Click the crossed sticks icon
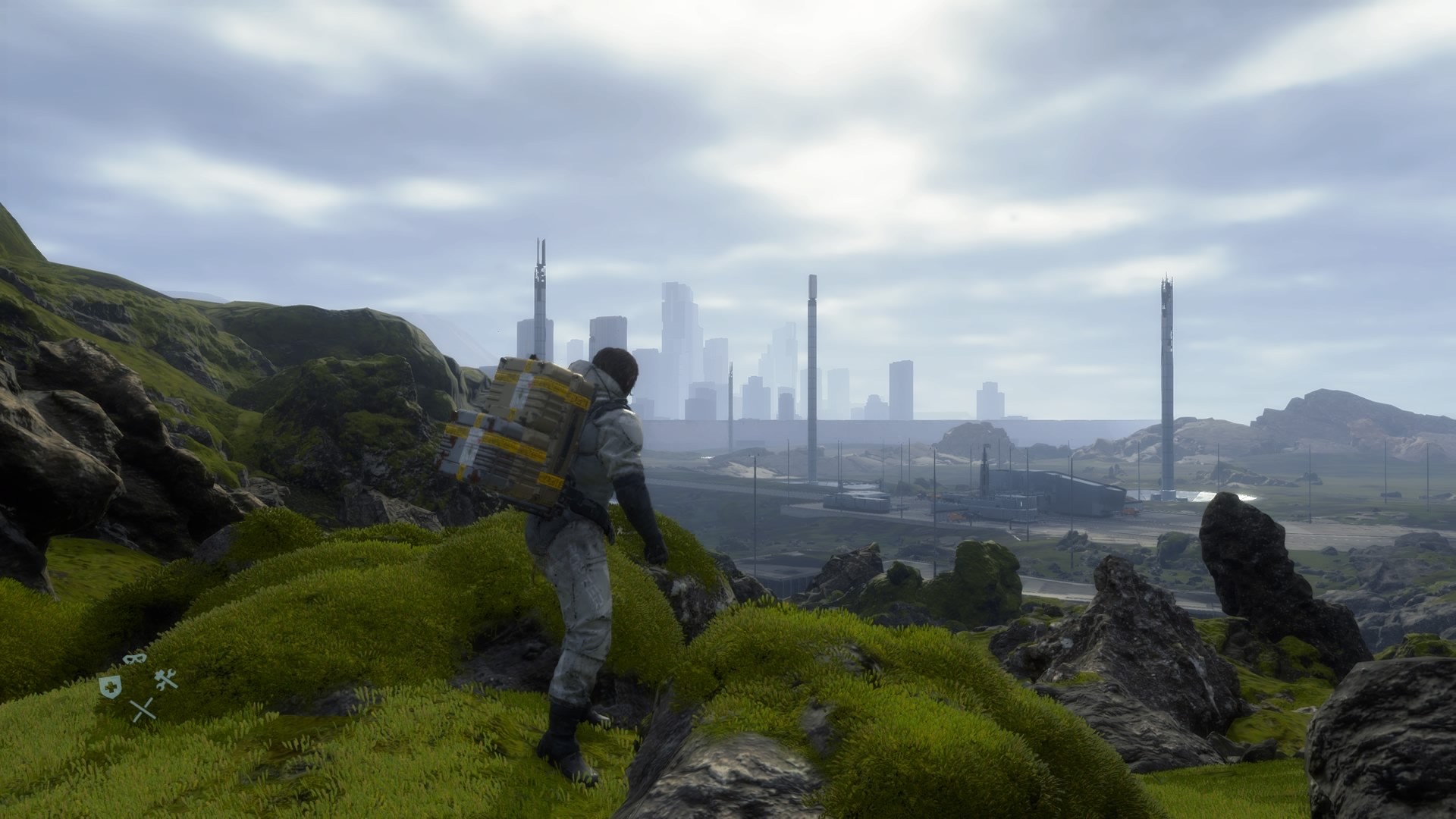This screenshot has width=1456, height=819. pos(143,710)
